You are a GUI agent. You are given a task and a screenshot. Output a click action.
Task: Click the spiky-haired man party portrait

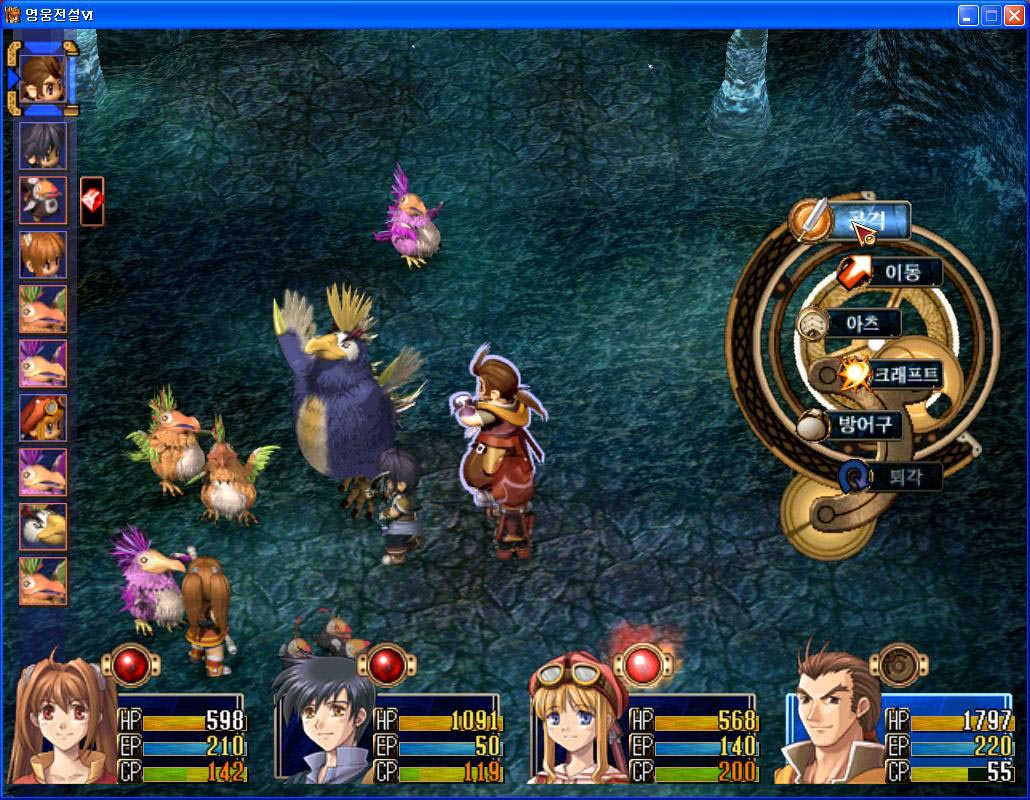(x=832, y=722)
